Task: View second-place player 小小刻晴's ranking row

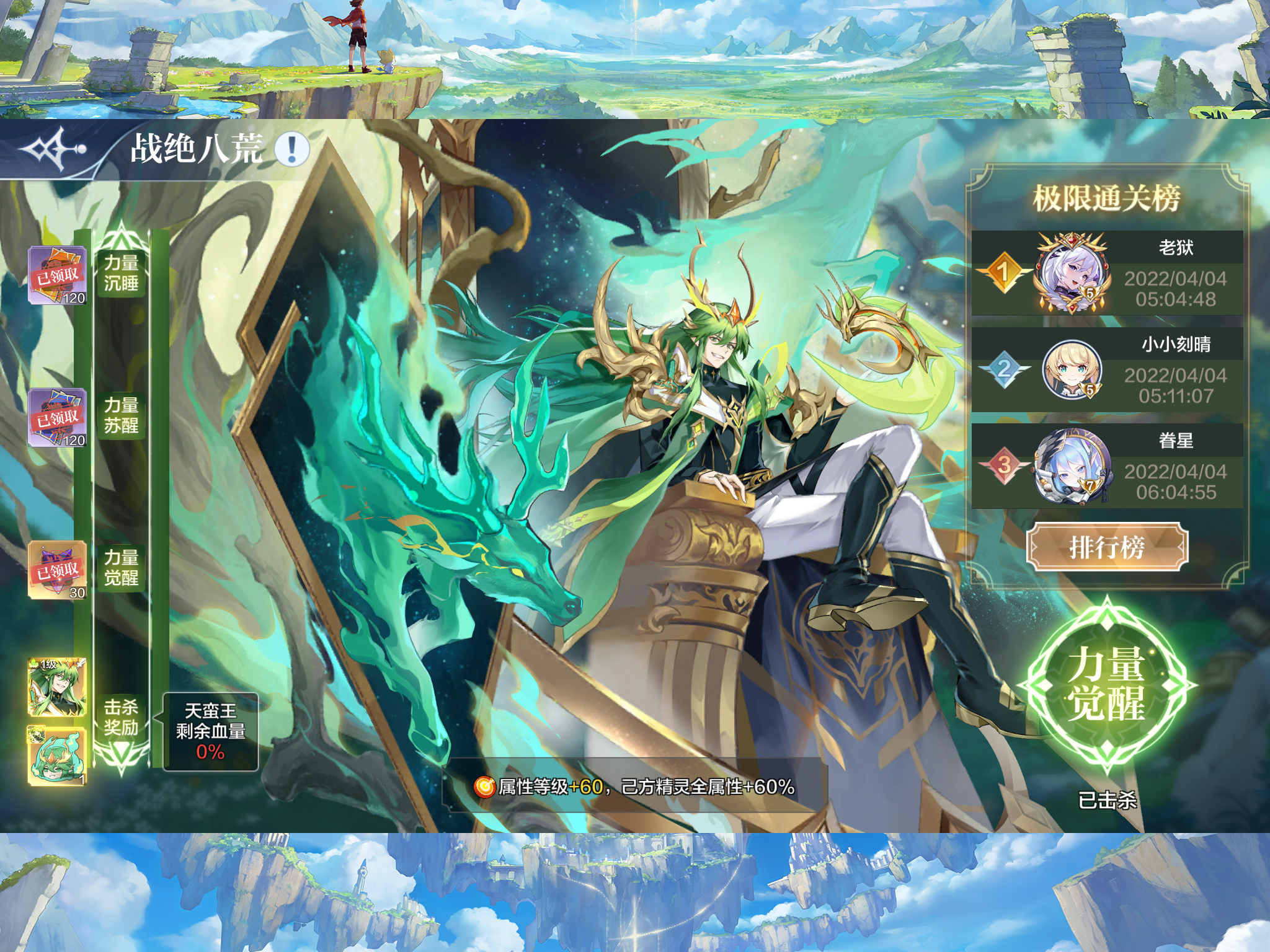Action: (1107, 370)
